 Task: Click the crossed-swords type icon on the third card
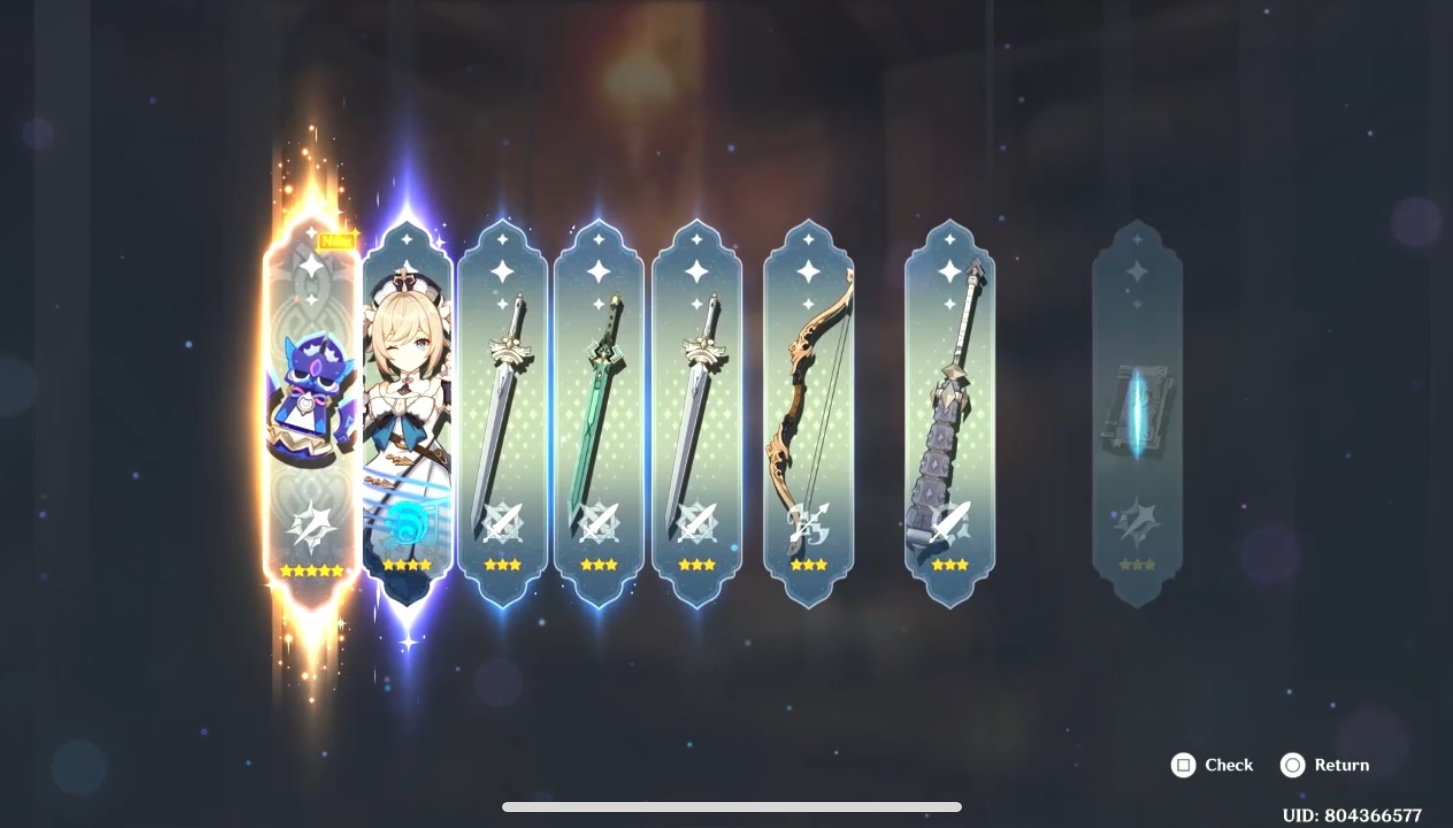click(x=503, y=525)
